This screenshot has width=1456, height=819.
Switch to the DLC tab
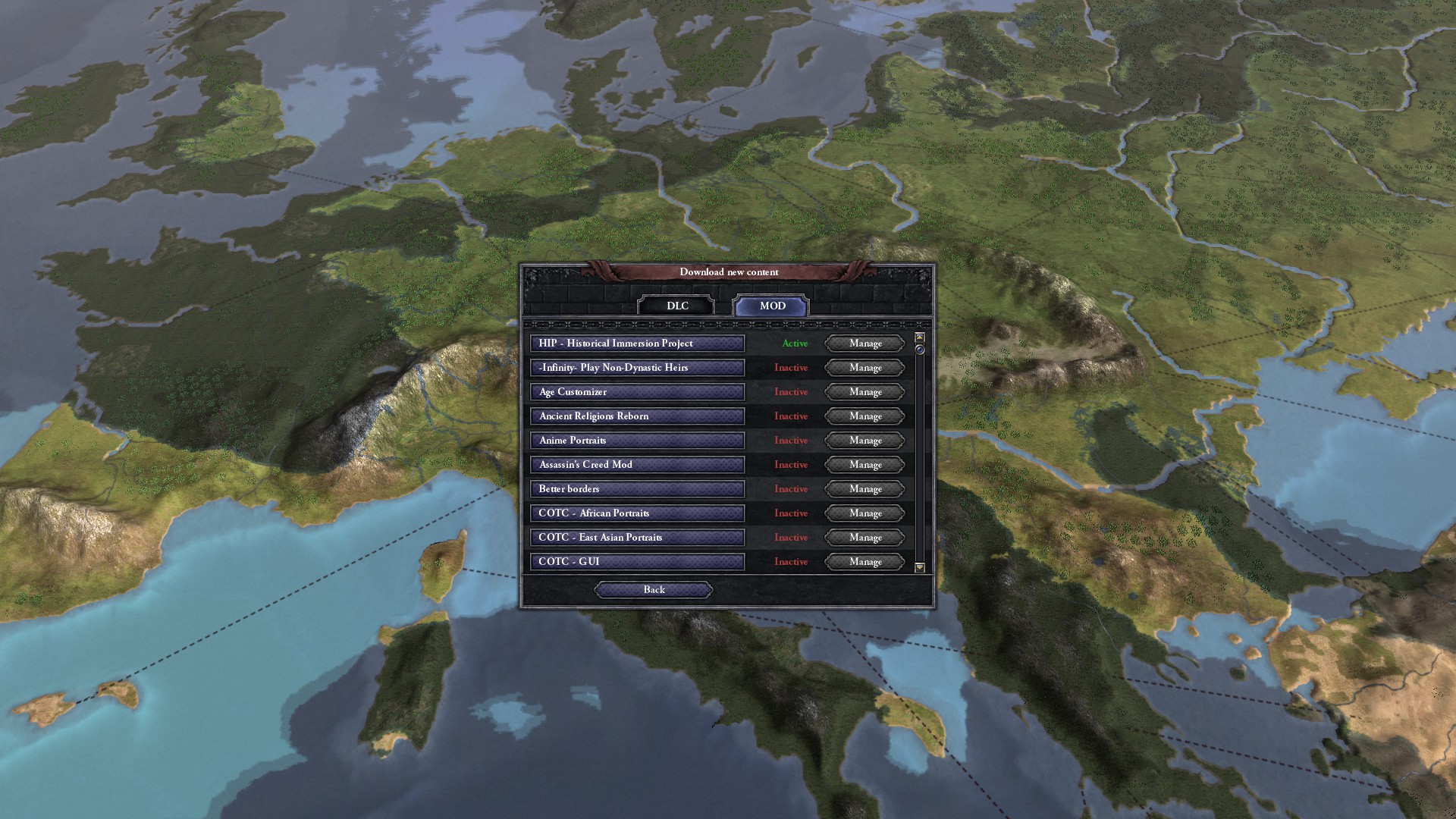point(677,306)
